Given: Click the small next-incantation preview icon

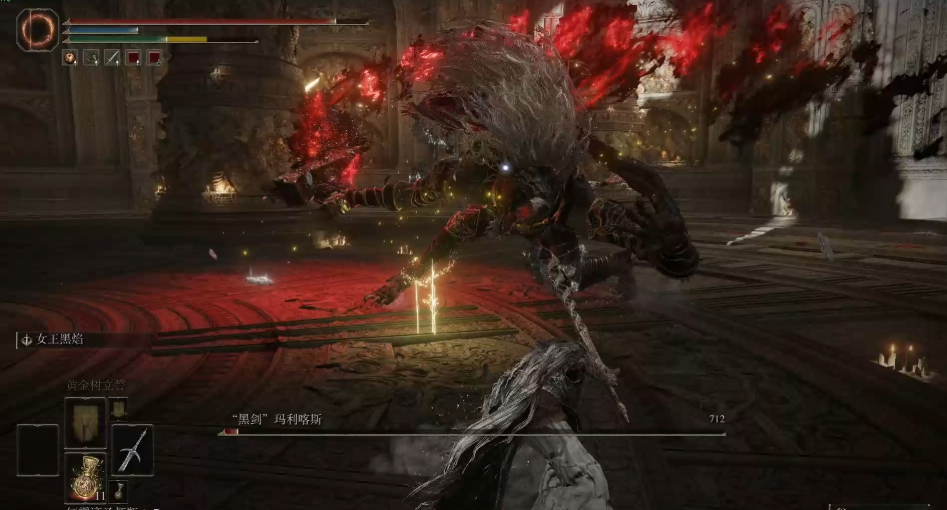Looking at the screenshot, I should 118,408.
